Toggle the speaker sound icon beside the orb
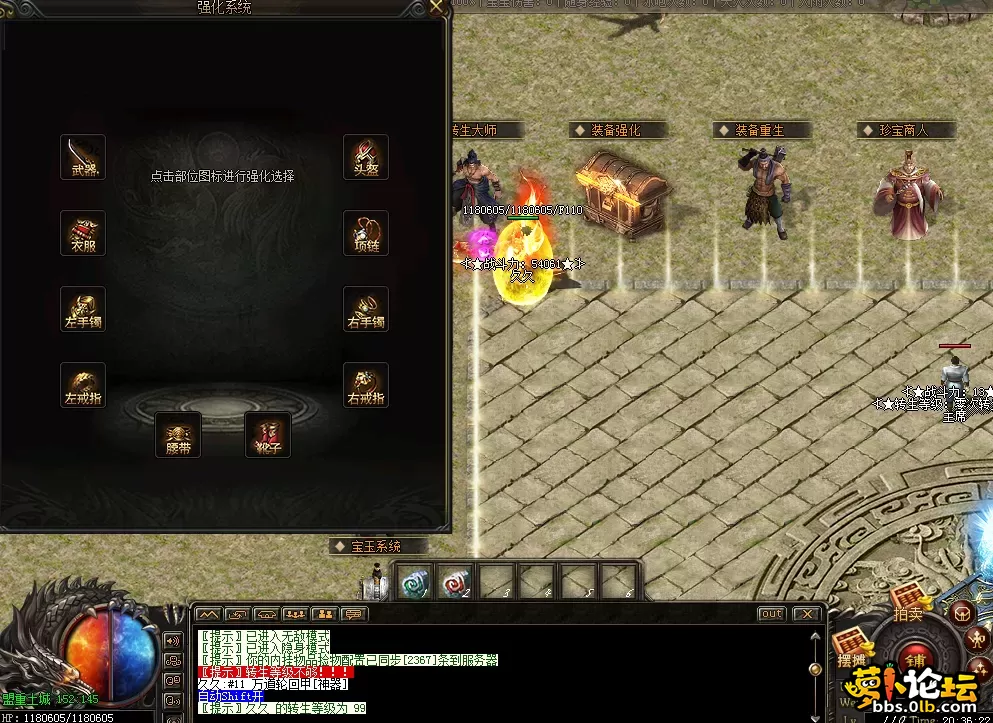 pos(173,641)
